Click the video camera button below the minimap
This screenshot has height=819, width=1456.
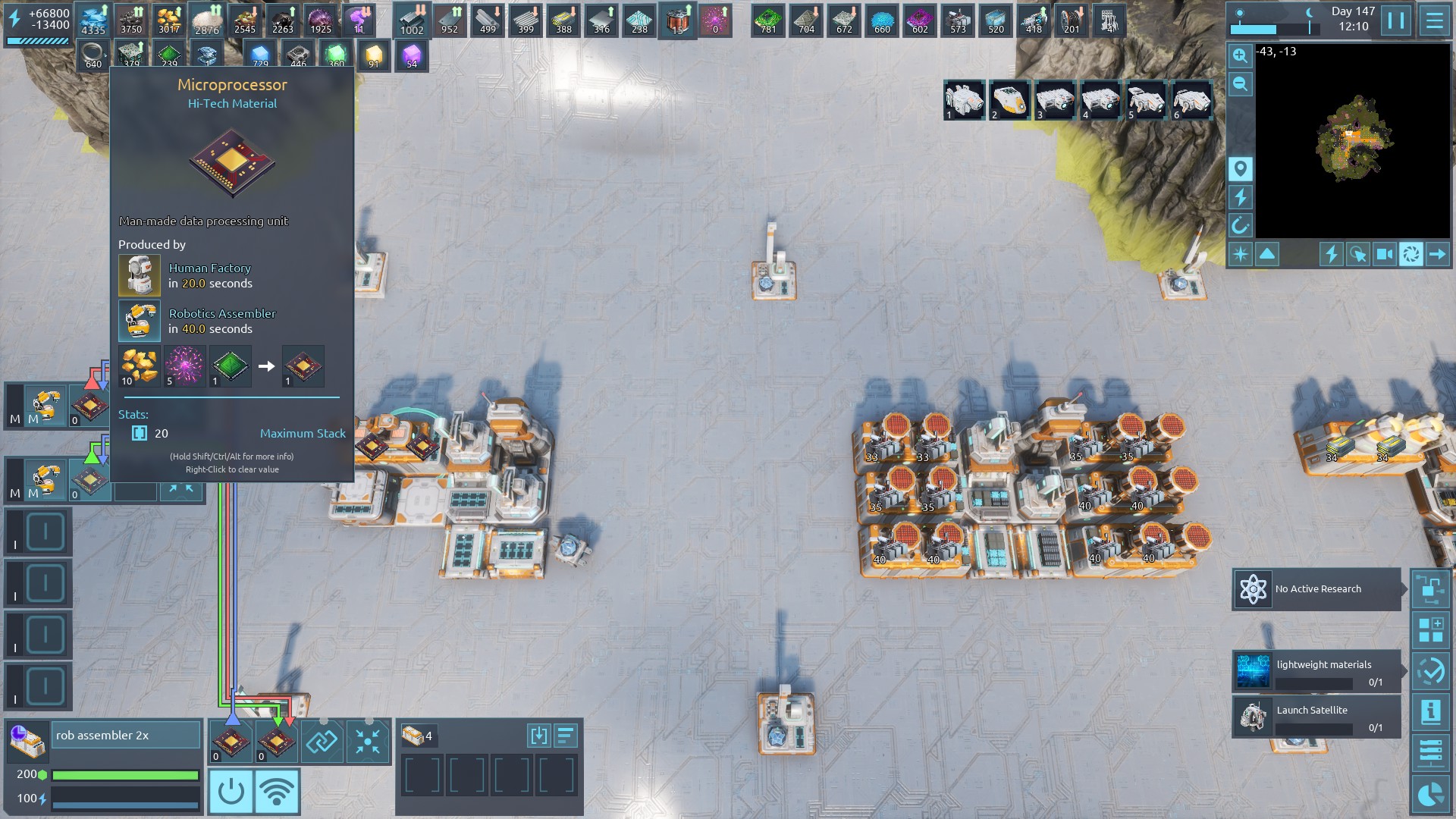pyautogui.click(x=1384, y=254)
